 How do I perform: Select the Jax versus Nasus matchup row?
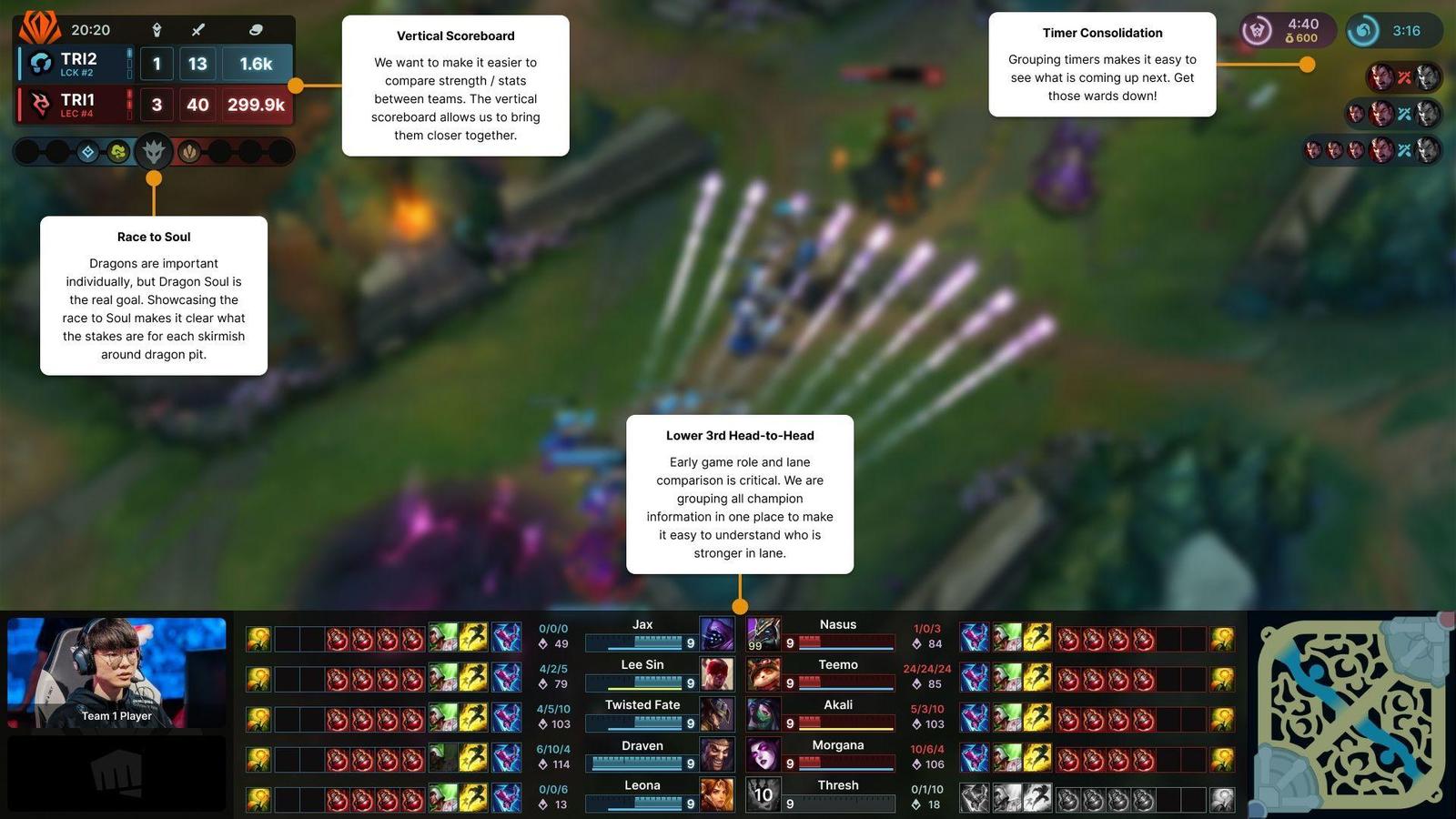pos(739,634)
